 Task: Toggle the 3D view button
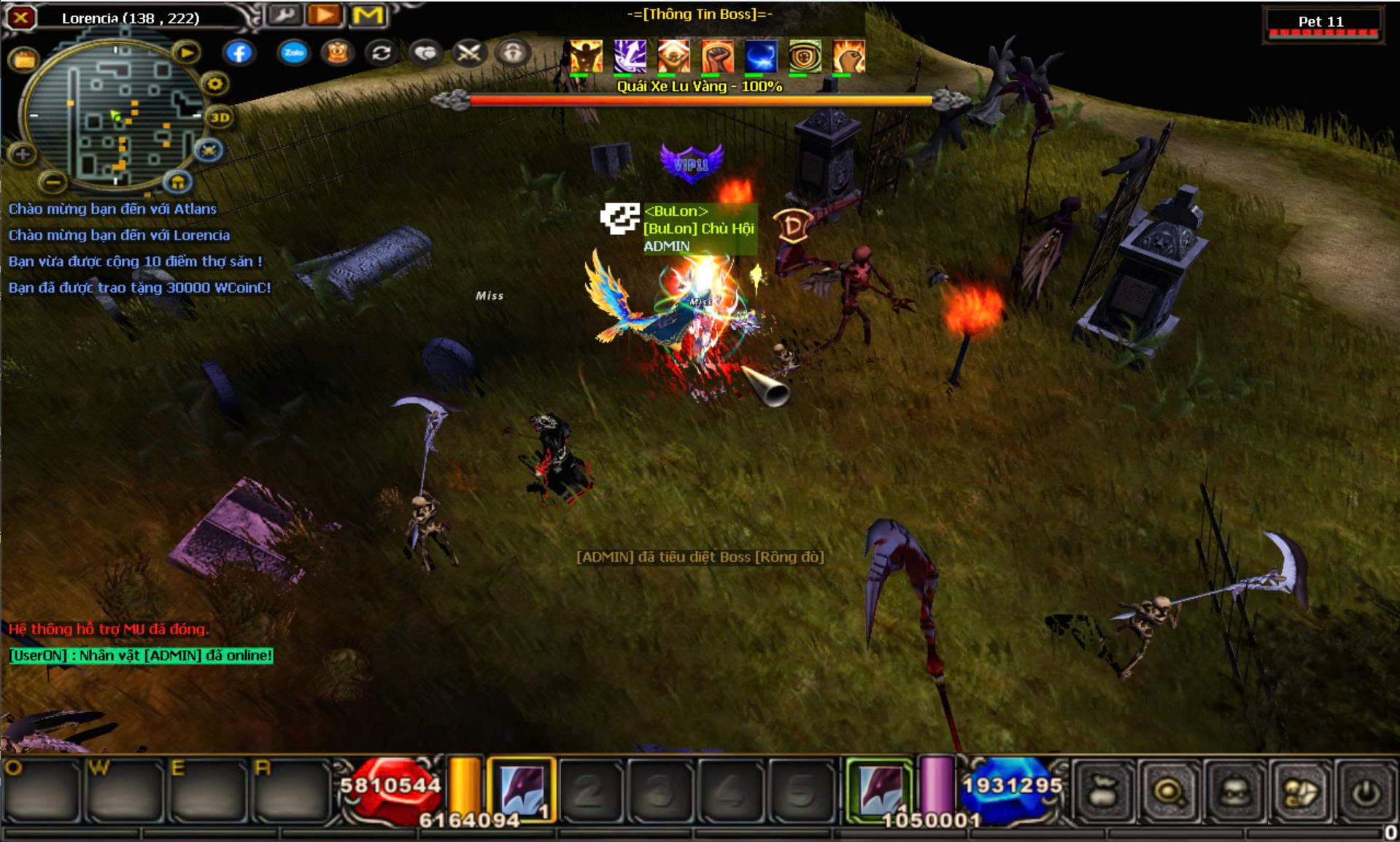(x=220, y=117)
